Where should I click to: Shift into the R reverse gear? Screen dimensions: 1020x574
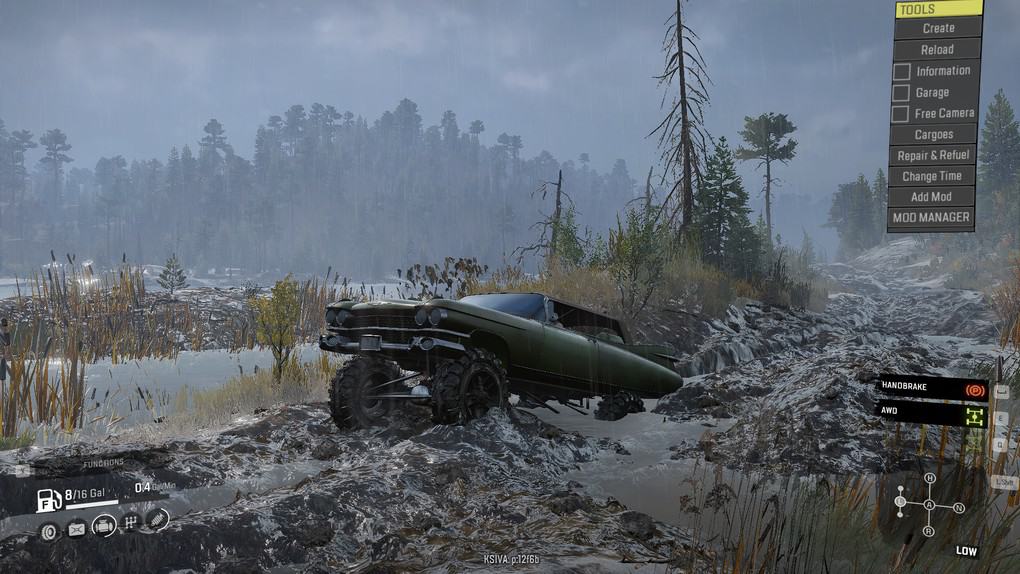click(x=929, y=531)
